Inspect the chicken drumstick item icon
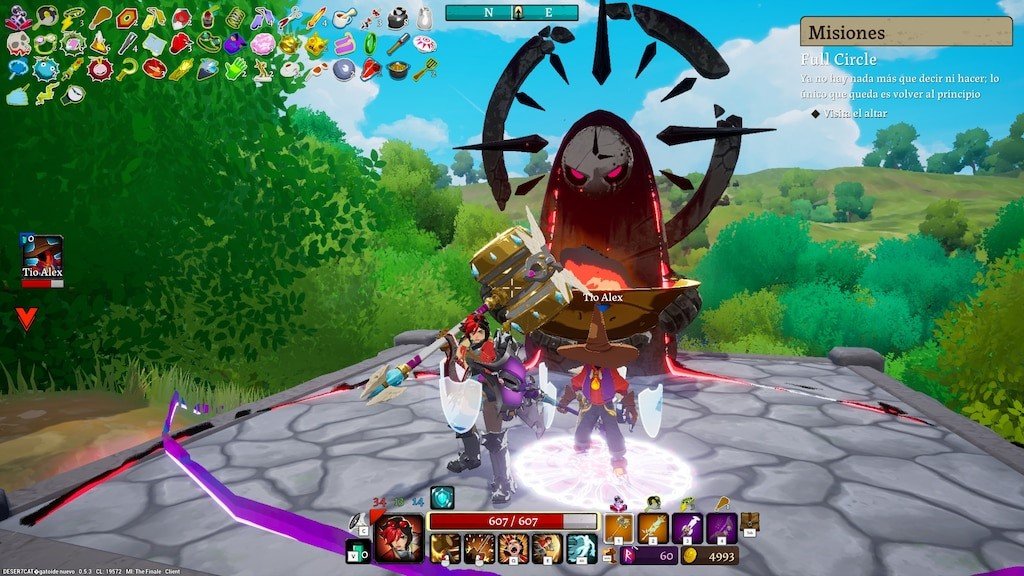Screen dimensions: 1024x576 100,17
